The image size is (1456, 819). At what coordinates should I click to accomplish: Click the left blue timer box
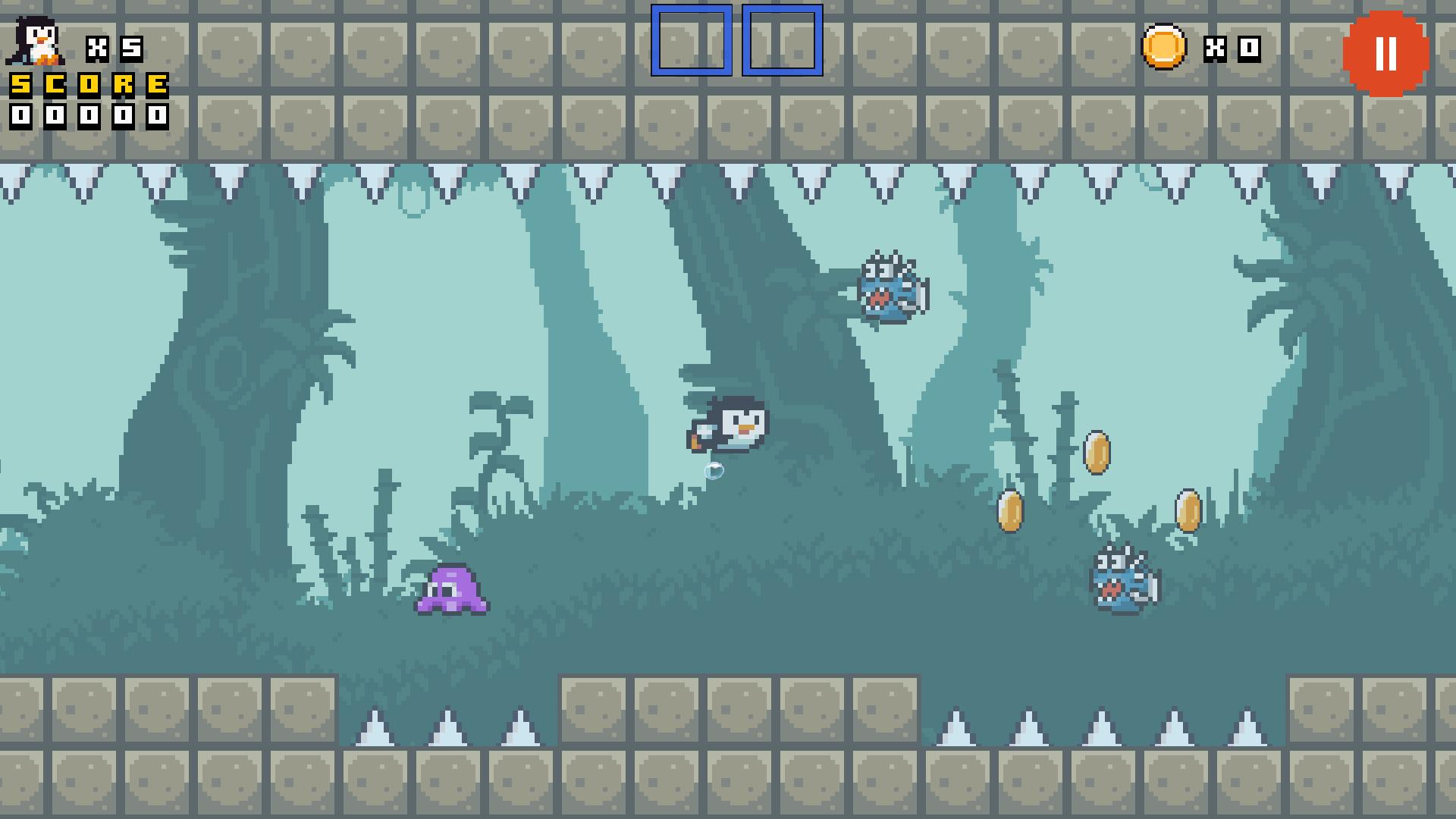click(x=690, y=42)
